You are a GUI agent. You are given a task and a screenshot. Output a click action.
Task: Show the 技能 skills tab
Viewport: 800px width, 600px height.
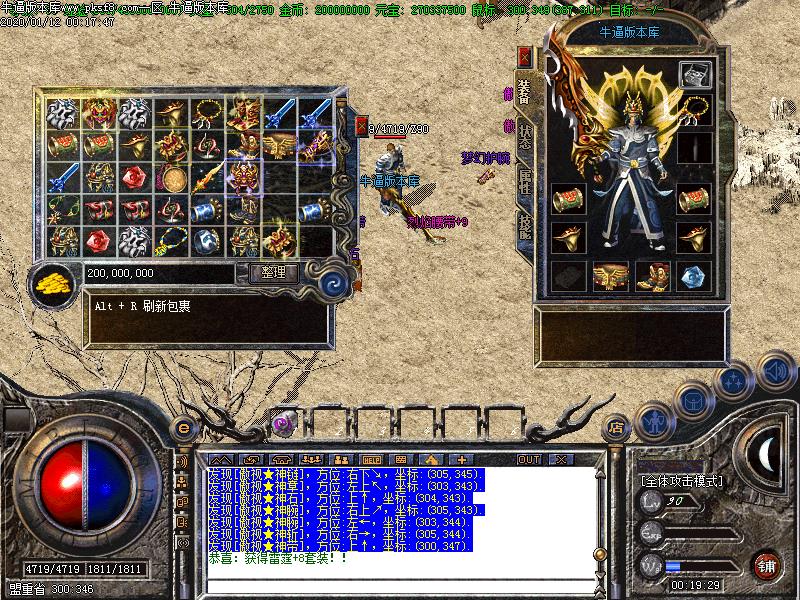point(524,227)
